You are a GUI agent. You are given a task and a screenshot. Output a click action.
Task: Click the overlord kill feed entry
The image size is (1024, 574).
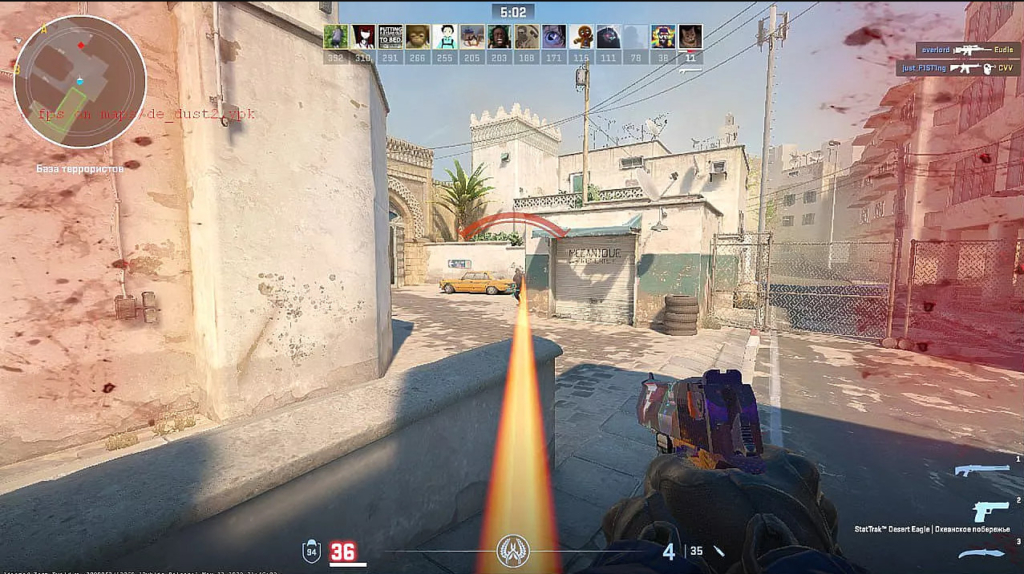click(965, 48)
